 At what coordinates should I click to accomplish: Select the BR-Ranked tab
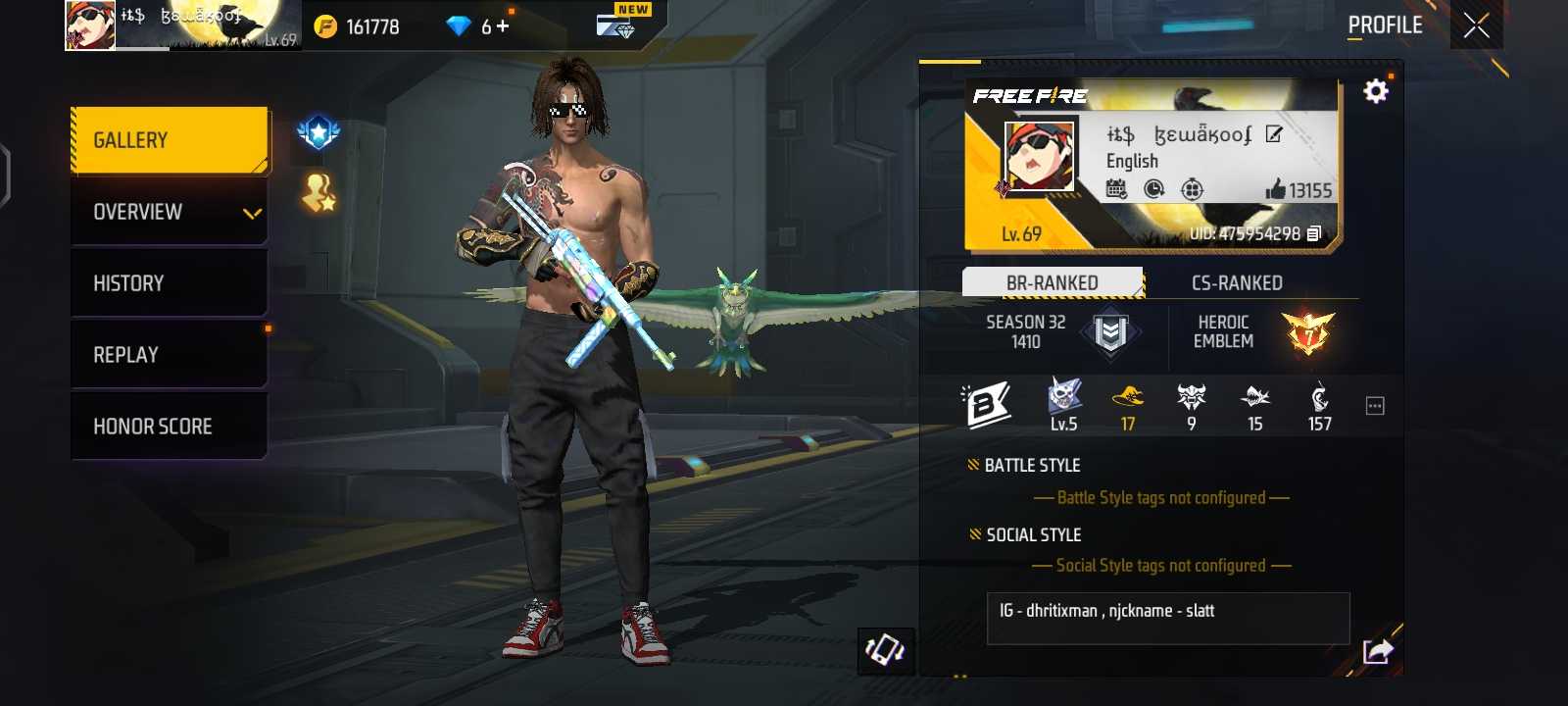(x=1053, y=283)
